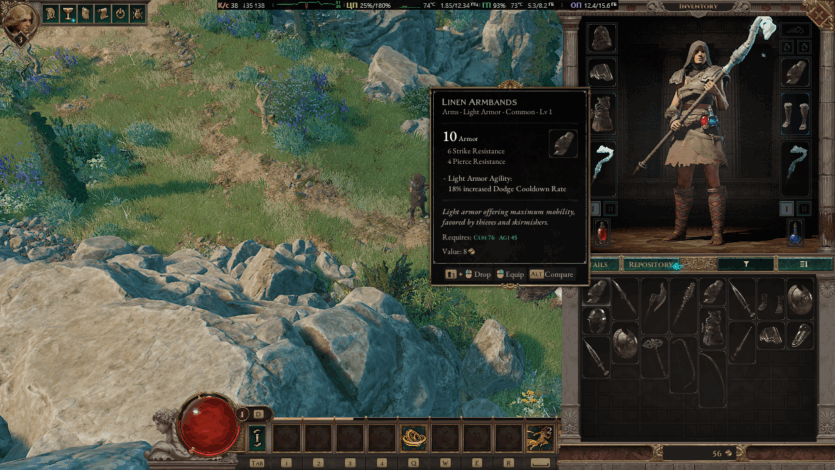Click the power symbol menu icon
835x470 pixels.
[x=120, y=13]
